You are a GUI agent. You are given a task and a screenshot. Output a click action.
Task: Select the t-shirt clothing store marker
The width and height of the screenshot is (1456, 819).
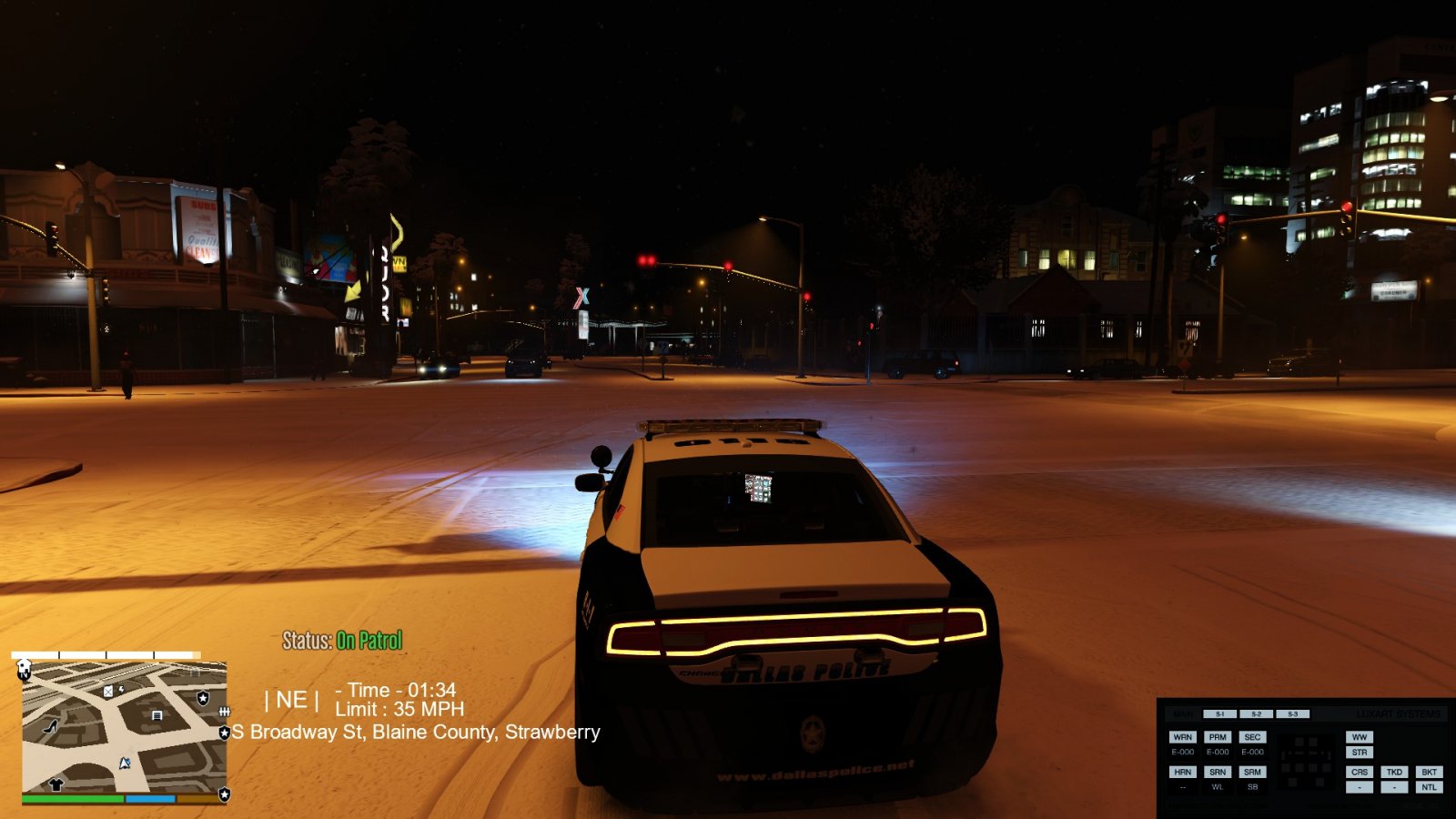56,784
